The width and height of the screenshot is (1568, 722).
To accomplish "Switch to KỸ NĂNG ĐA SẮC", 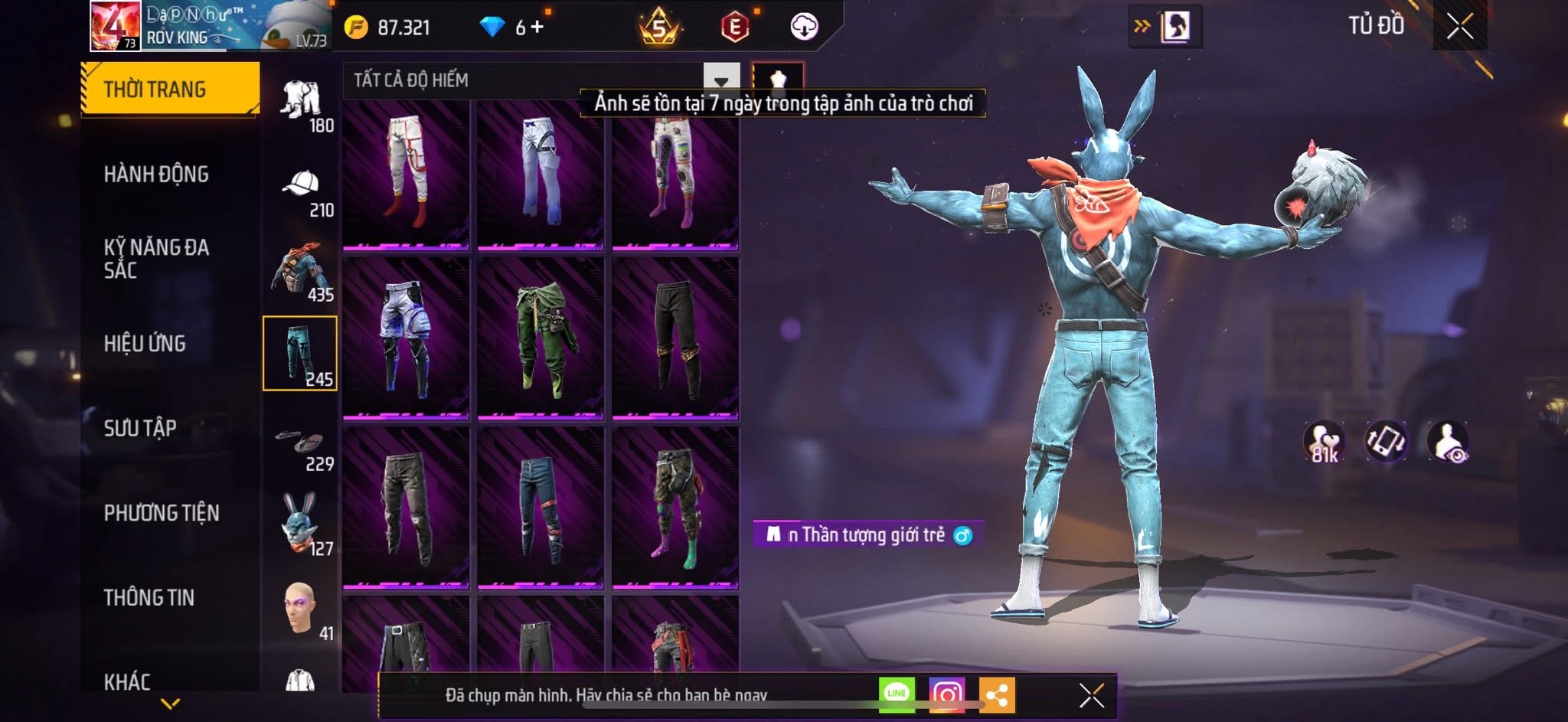I will click(x=156, y=258).
